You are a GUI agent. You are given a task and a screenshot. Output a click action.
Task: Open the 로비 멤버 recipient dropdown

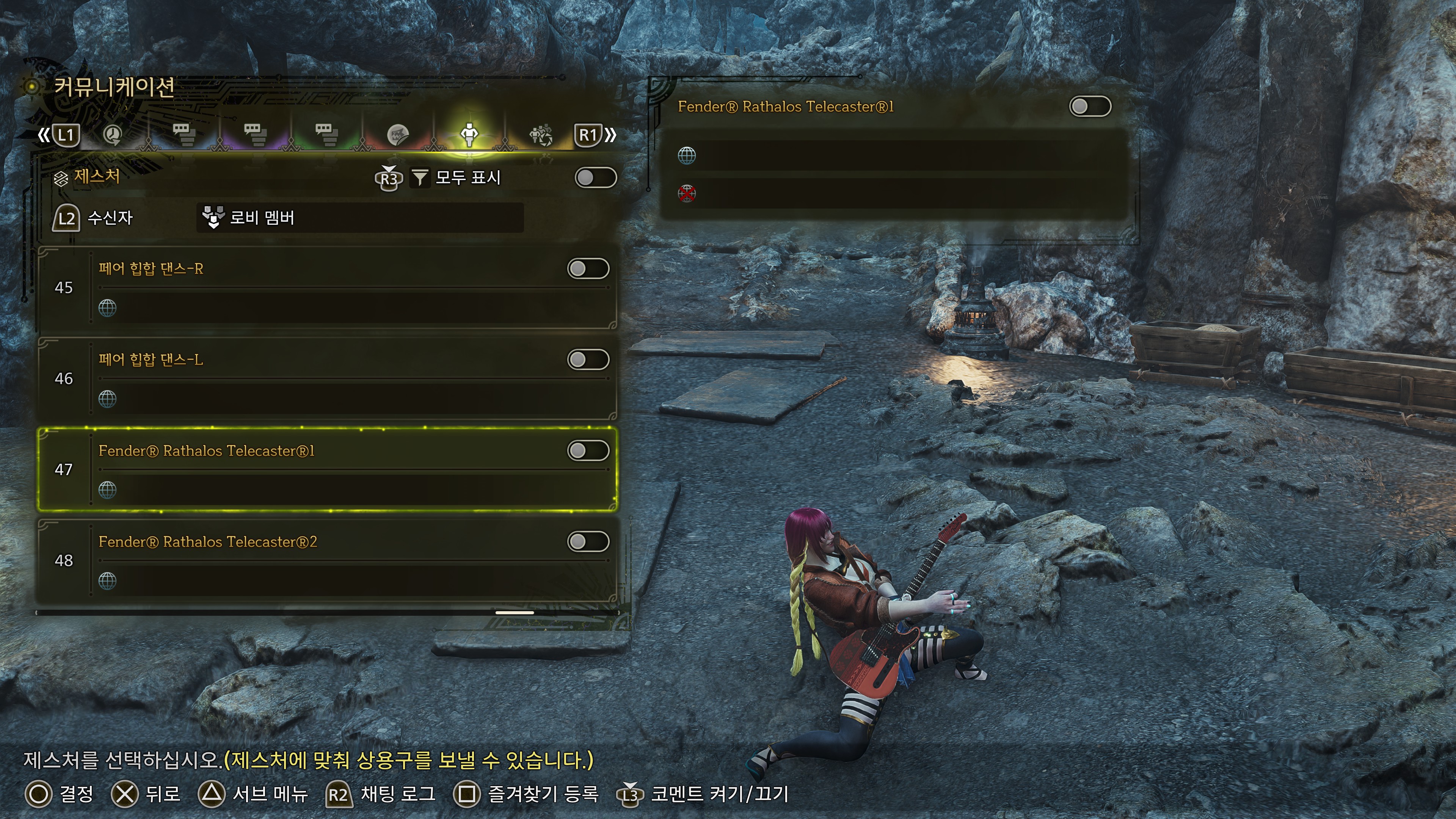pos(359,218)
